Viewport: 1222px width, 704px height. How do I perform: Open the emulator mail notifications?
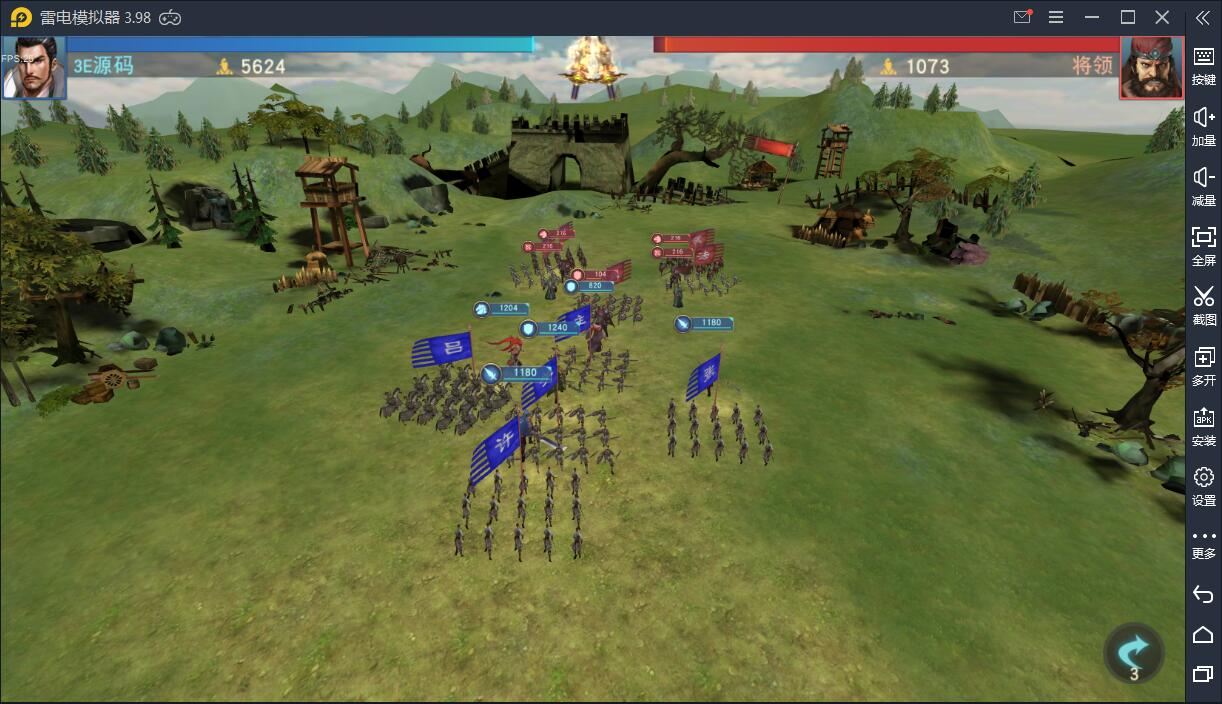point(1022,17)
